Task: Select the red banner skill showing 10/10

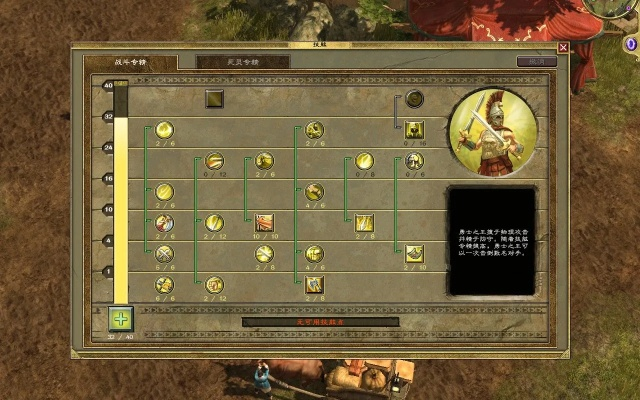Action: (265, 223)
